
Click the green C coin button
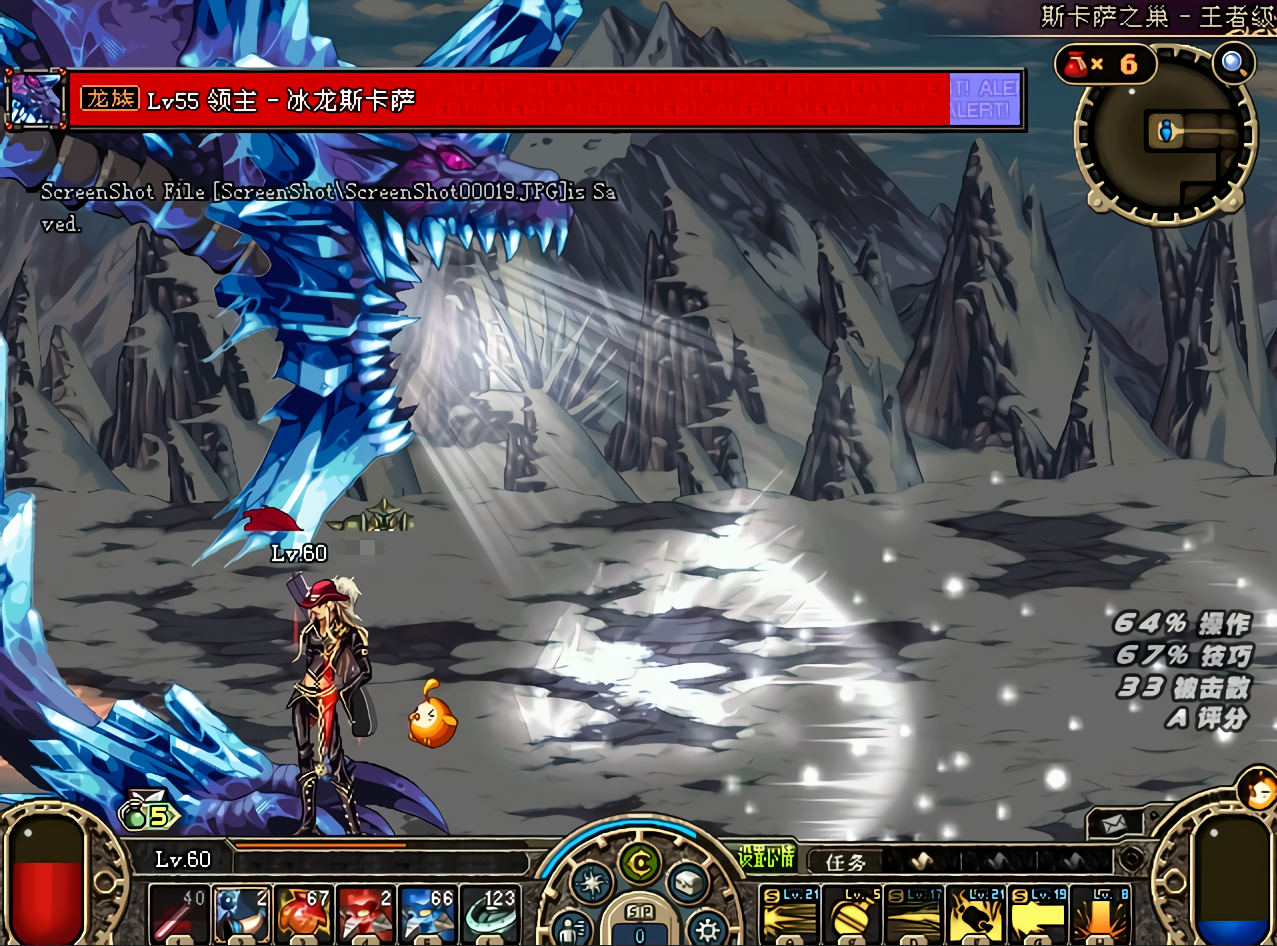click(637, 860)
